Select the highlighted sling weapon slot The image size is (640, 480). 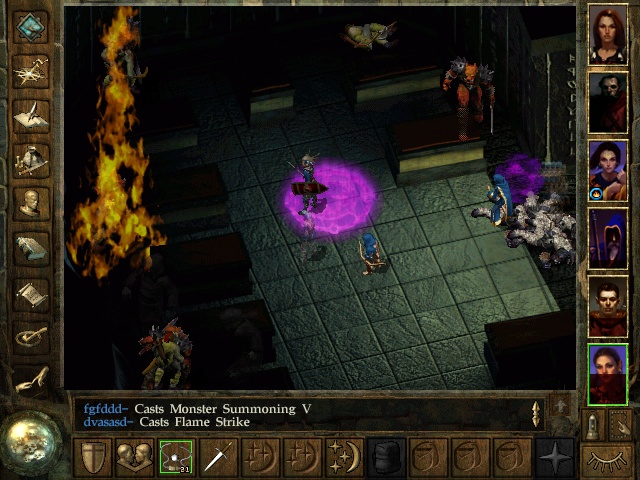click(176, 457)
